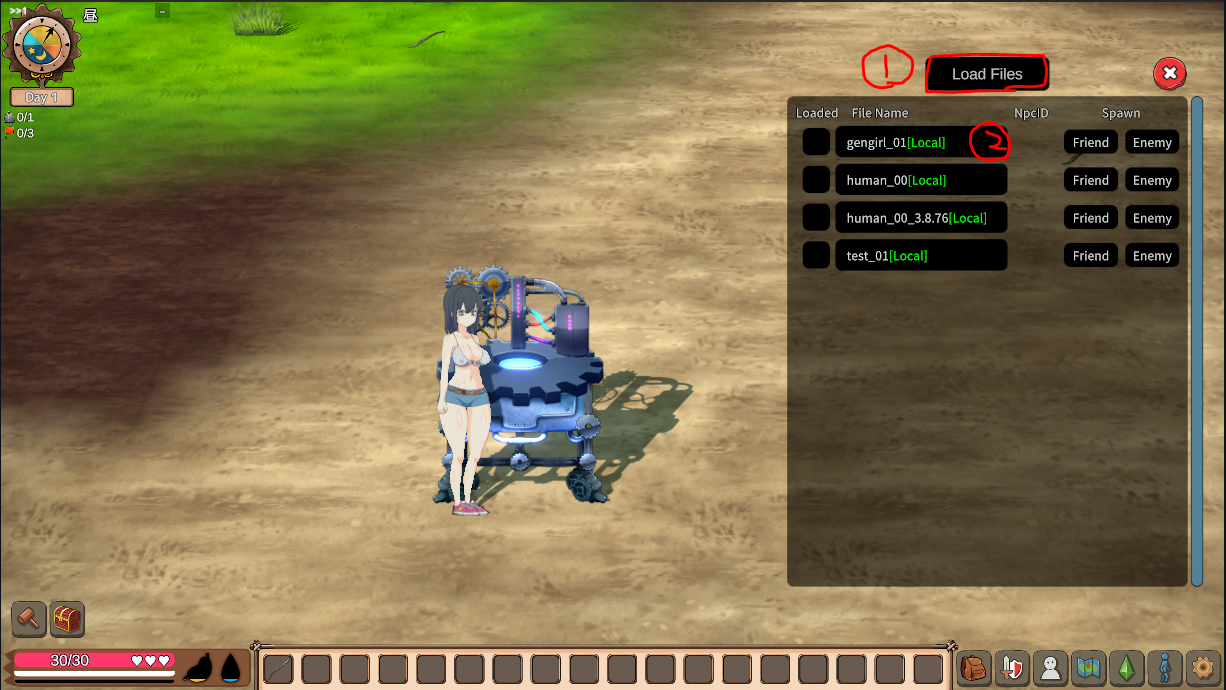The height and width of the screenshot is (690, 1226).
Task: Spawn test_01 as Enemy
Action: (1152, 256)
